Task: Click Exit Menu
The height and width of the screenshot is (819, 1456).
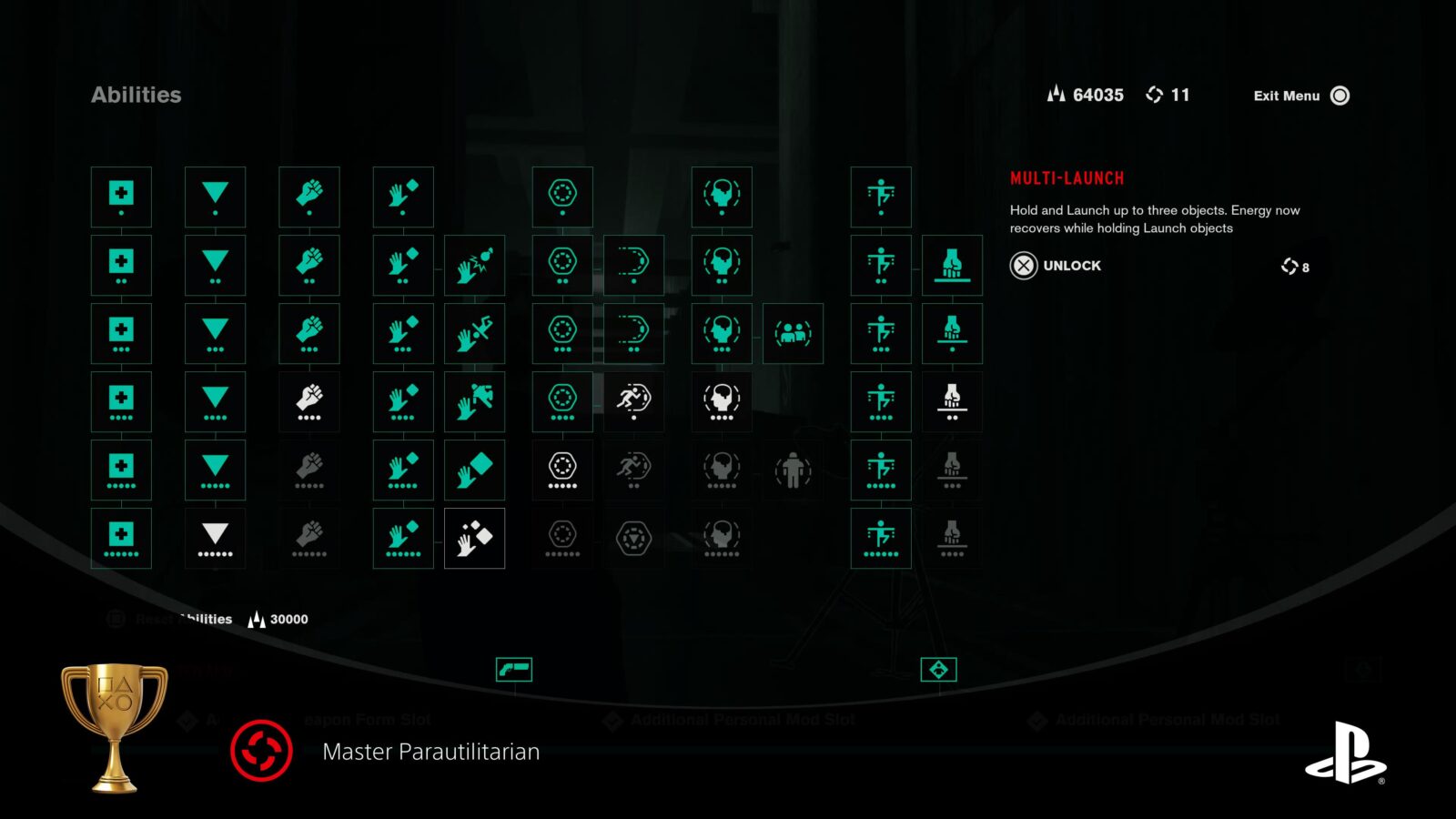Action: click(x=1288, y=96)
